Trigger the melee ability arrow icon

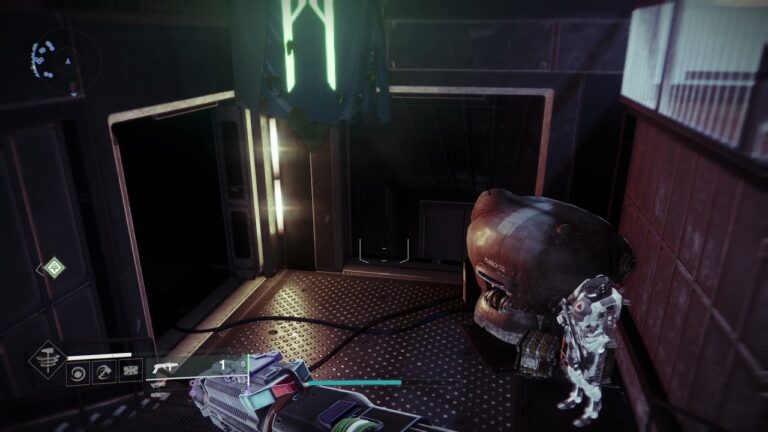click(x=103, y=372)
